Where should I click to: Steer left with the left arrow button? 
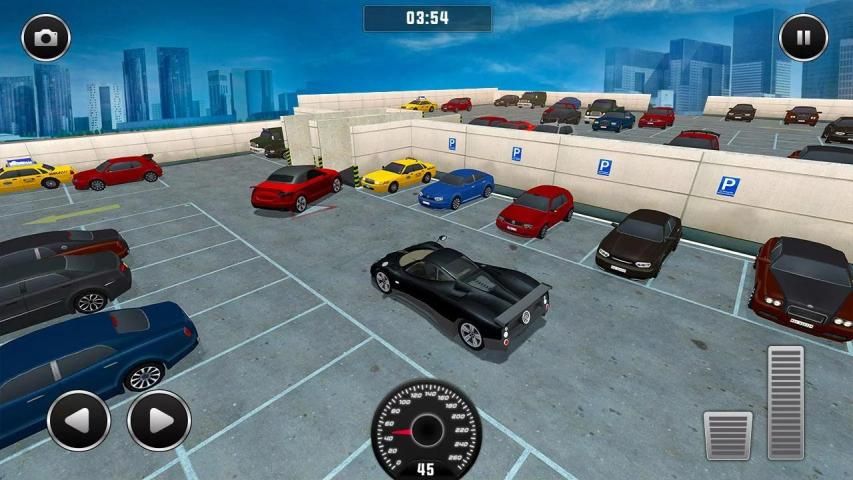[x=79, y=420]
